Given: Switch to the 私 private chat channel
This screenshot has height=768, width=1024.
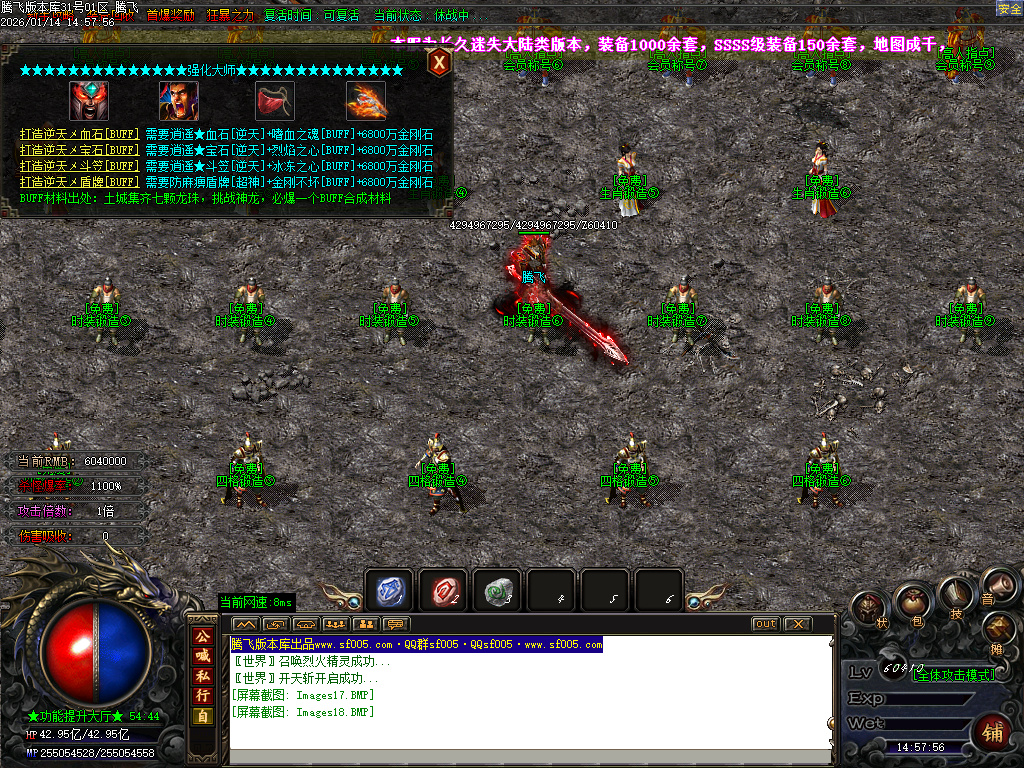Looking at the screenshot, I should click(202, 675).
